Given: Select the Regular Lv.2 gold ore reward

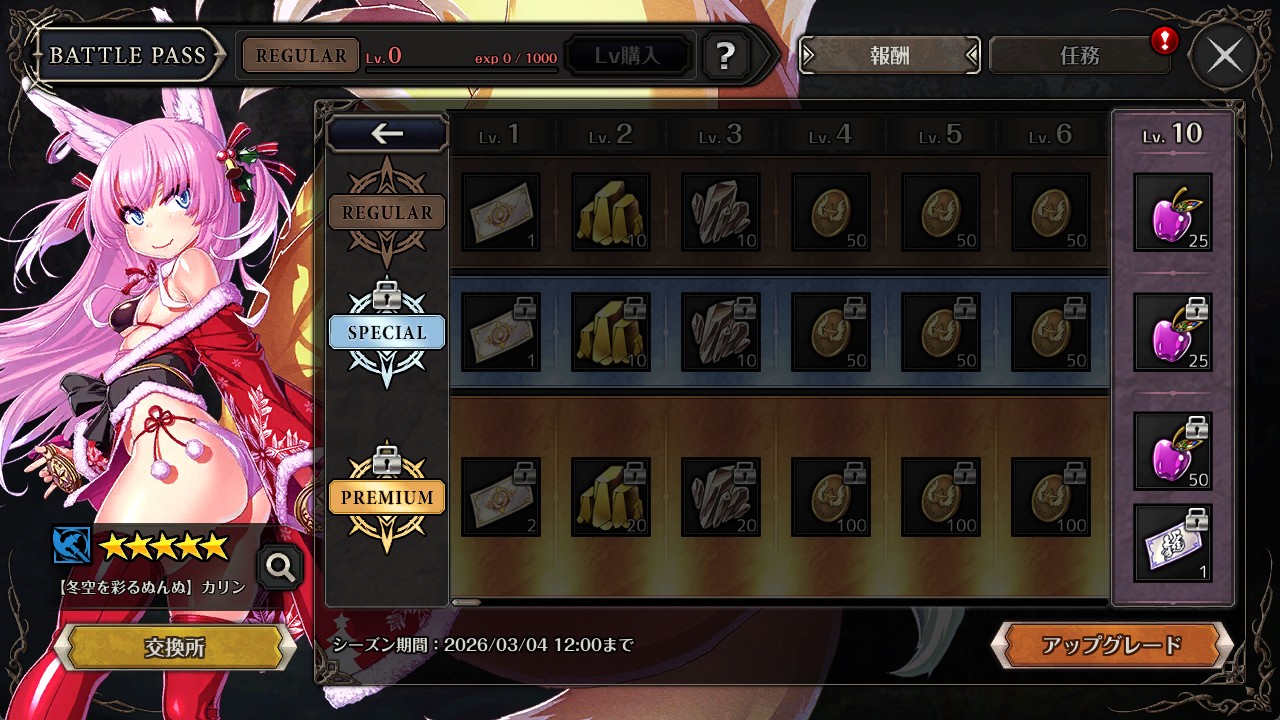Looking at the screenshot, I should coord(611,212).
